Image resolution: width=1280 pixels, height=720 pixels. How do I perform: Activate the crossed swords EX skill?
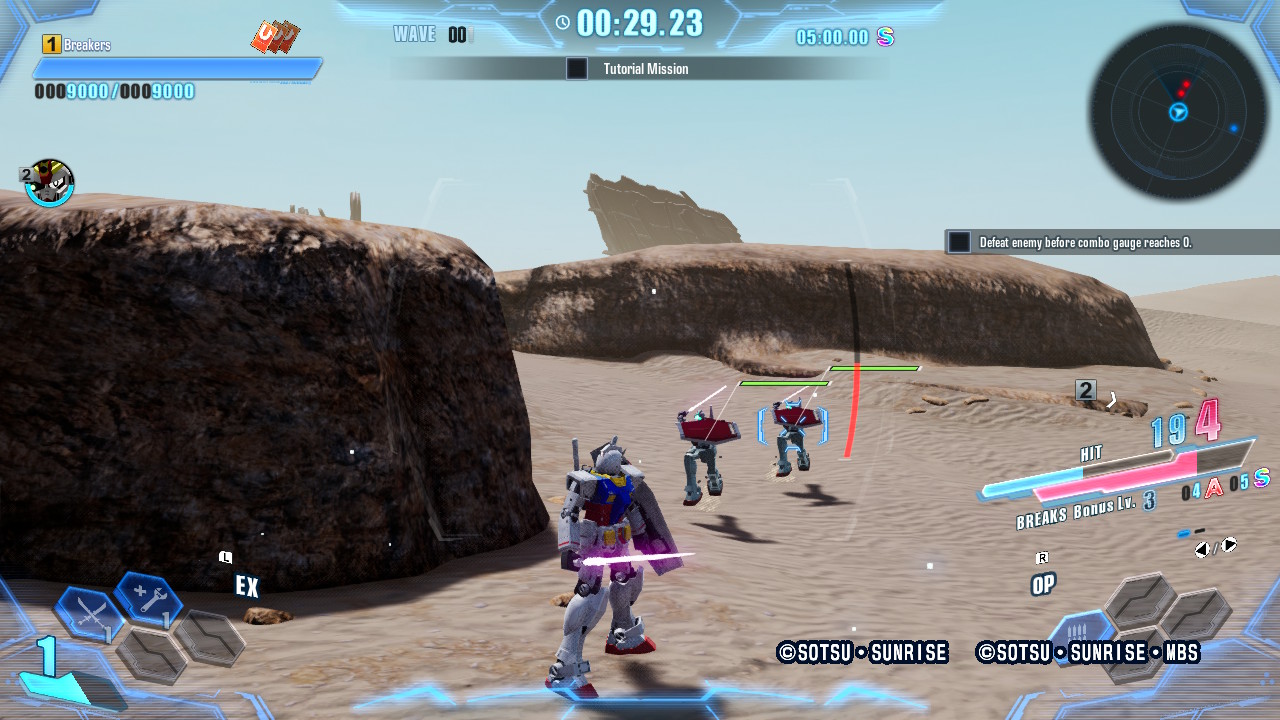tap(88, 612)
